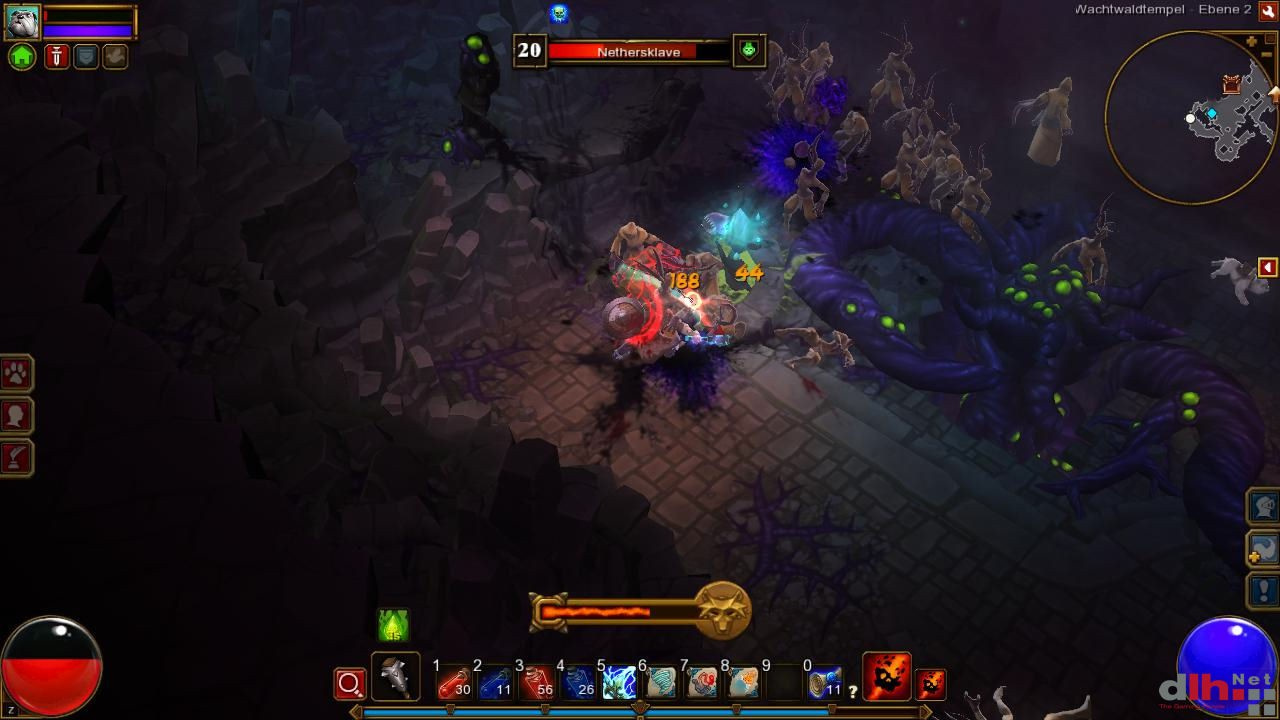The width and height of the screenshot is (1280, 720).
Task: Activate the large flaming skull skill
Action: tap(886, 677)
